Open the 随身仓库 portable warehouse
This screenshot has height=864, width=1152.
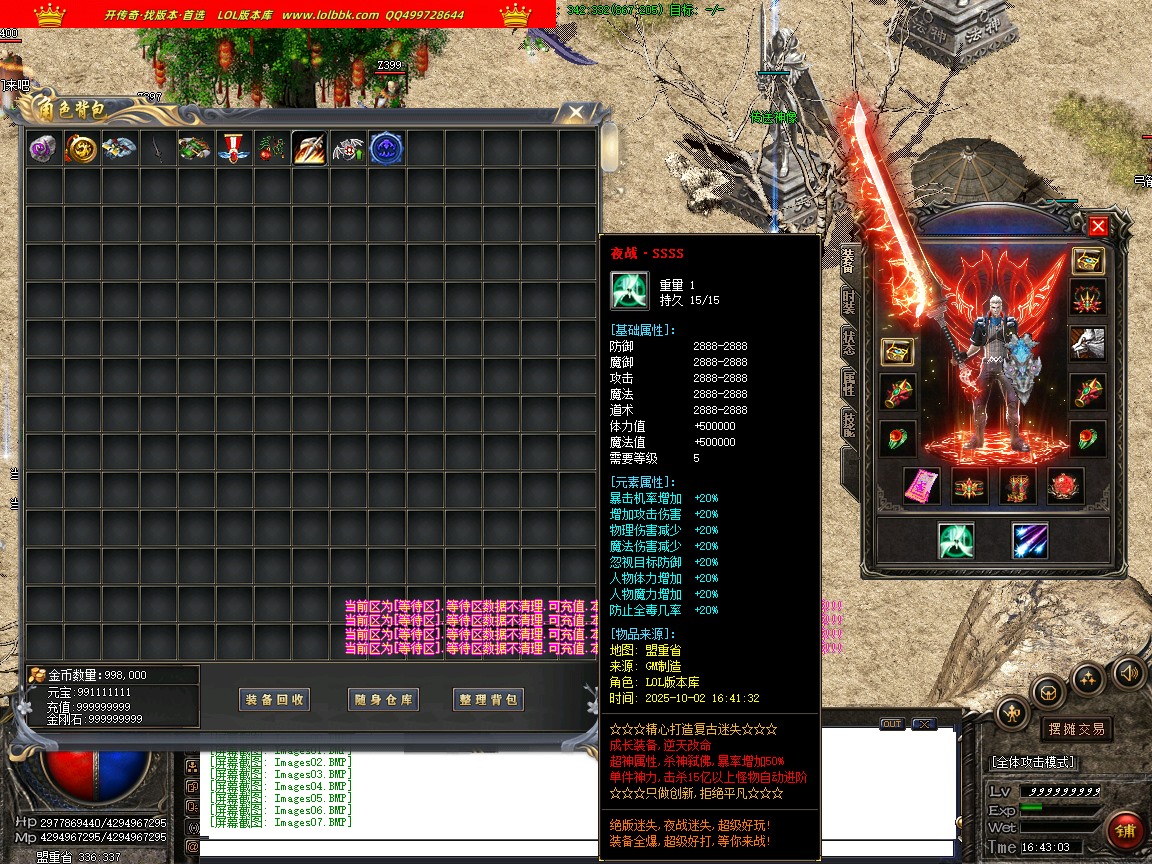click(384, 700)
